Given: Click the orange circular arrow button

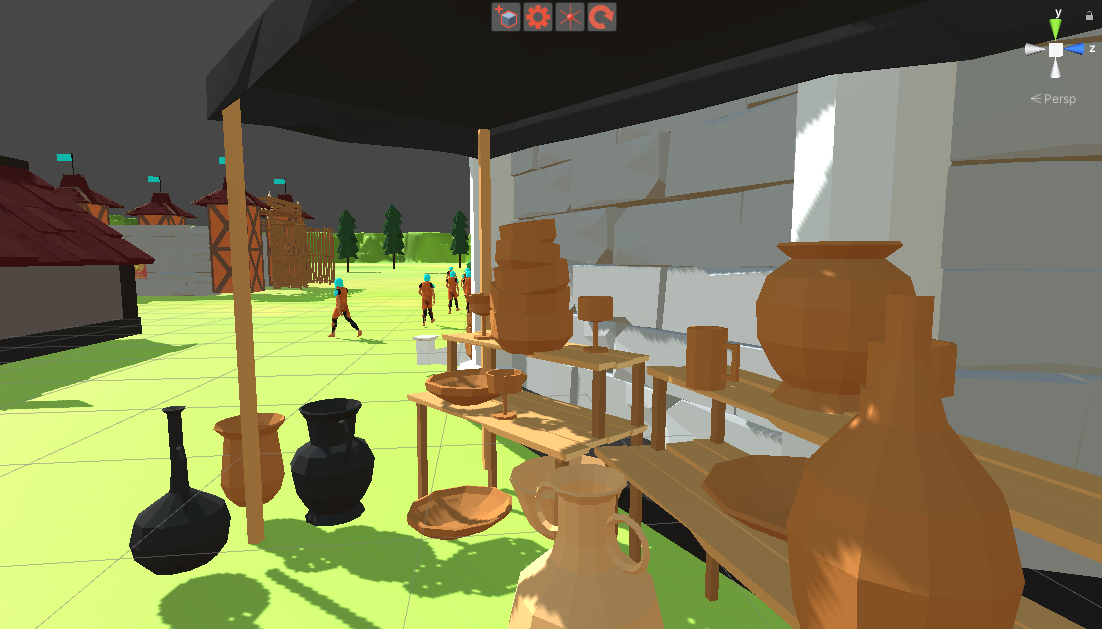Looking at the screenshot, I should [601, 17].
